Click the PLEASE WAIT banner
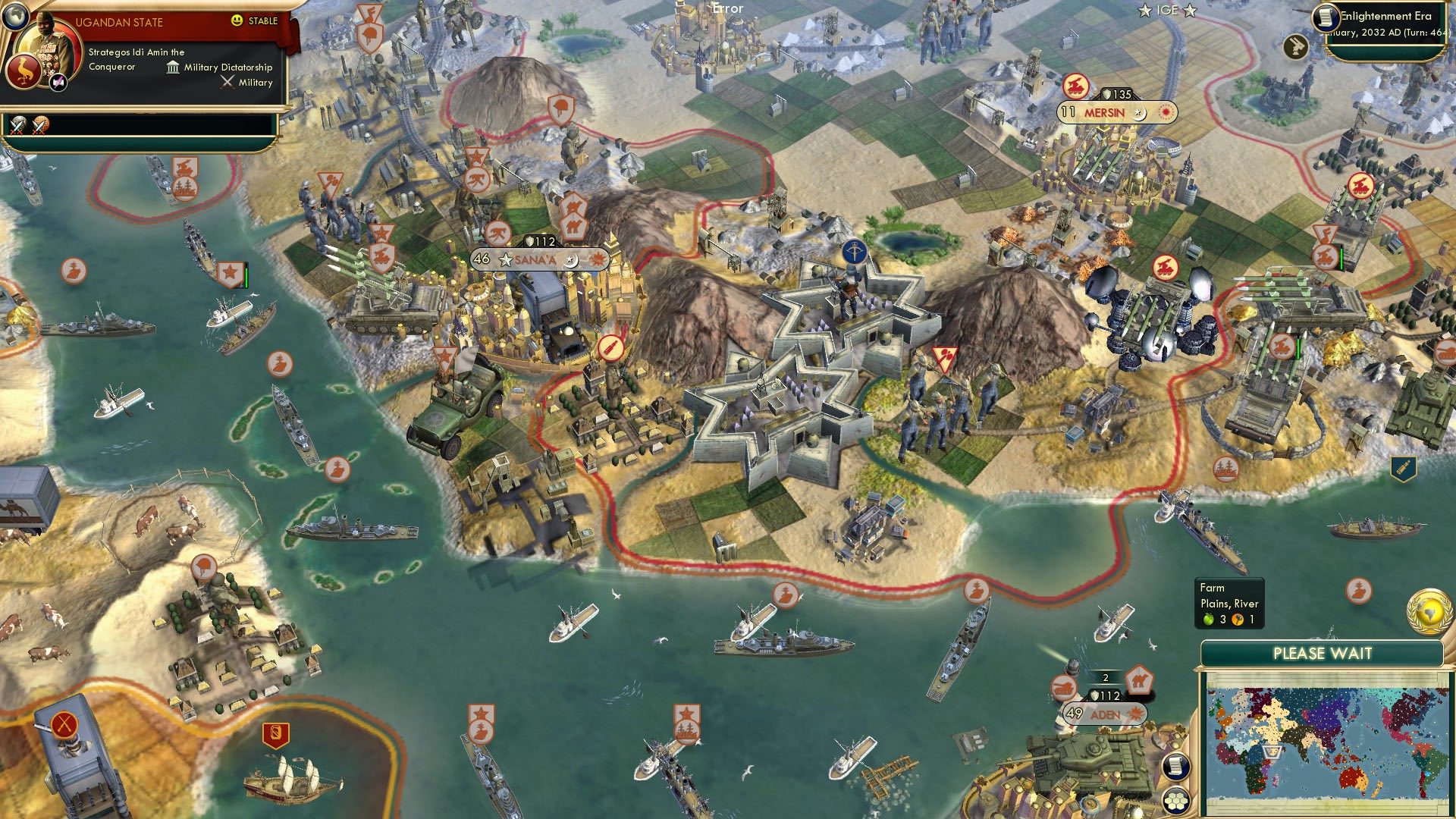The height and width of the screenshot is (819, 1456). (x=1325, y=652)
